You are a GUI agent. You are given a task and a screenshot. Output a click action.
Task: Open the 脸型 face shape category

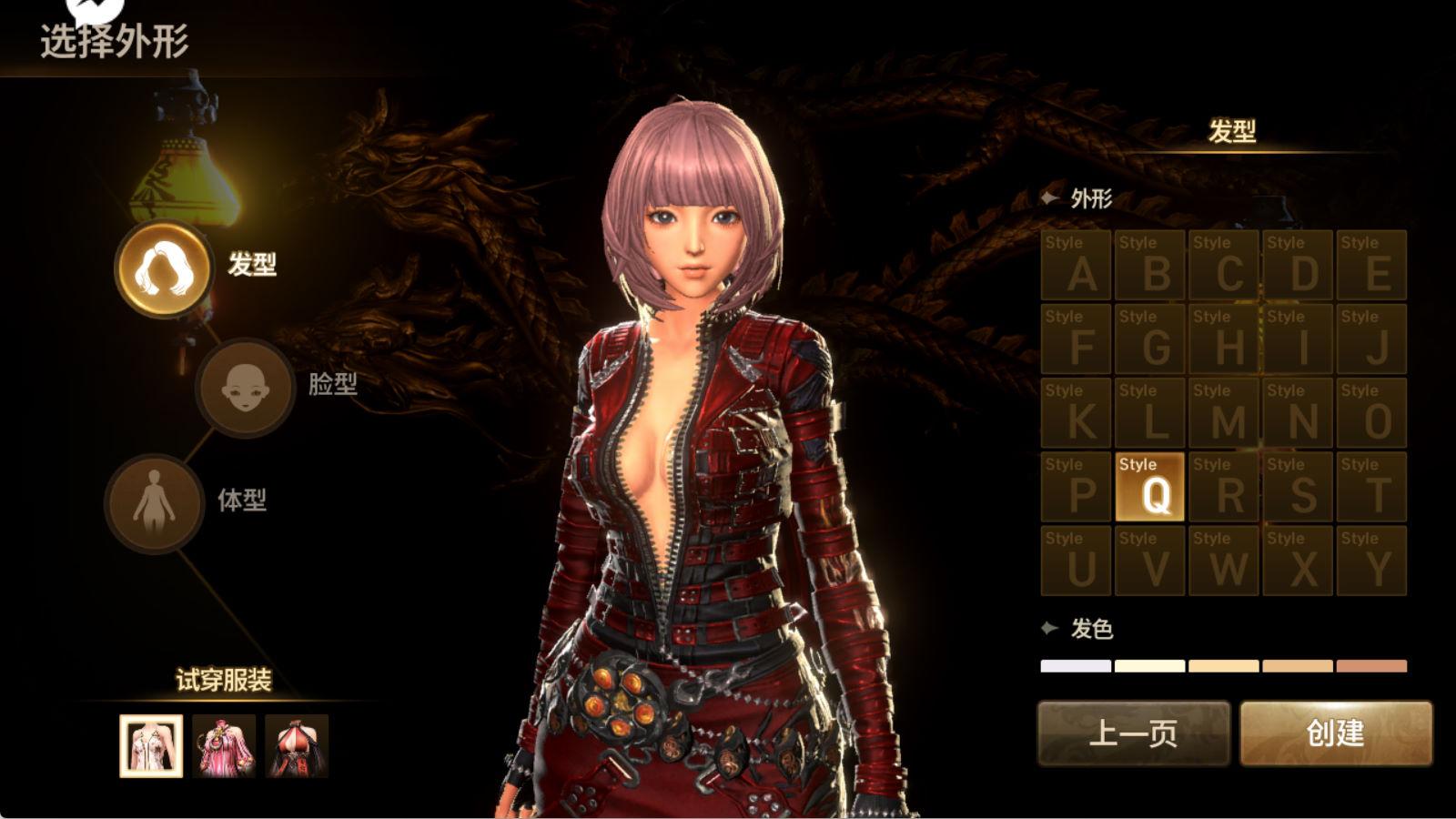click(245, 387)
